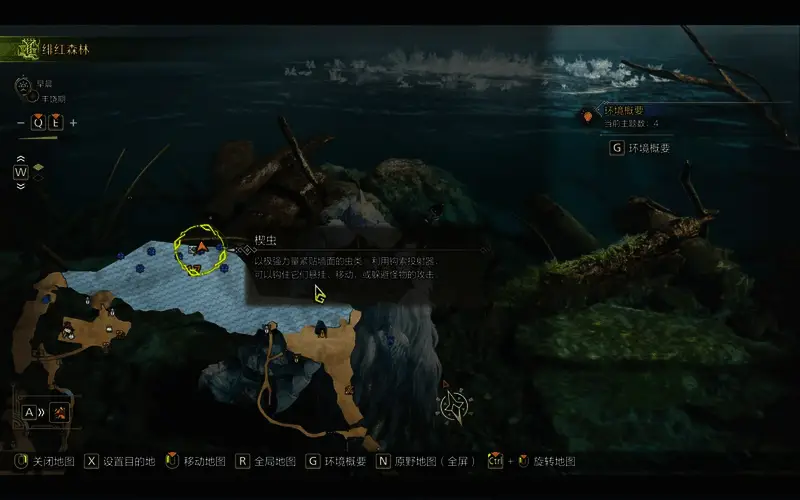Move up one map layer with the up chevron
This screenshot has width=800, height=500.
(x=20, y=158)
